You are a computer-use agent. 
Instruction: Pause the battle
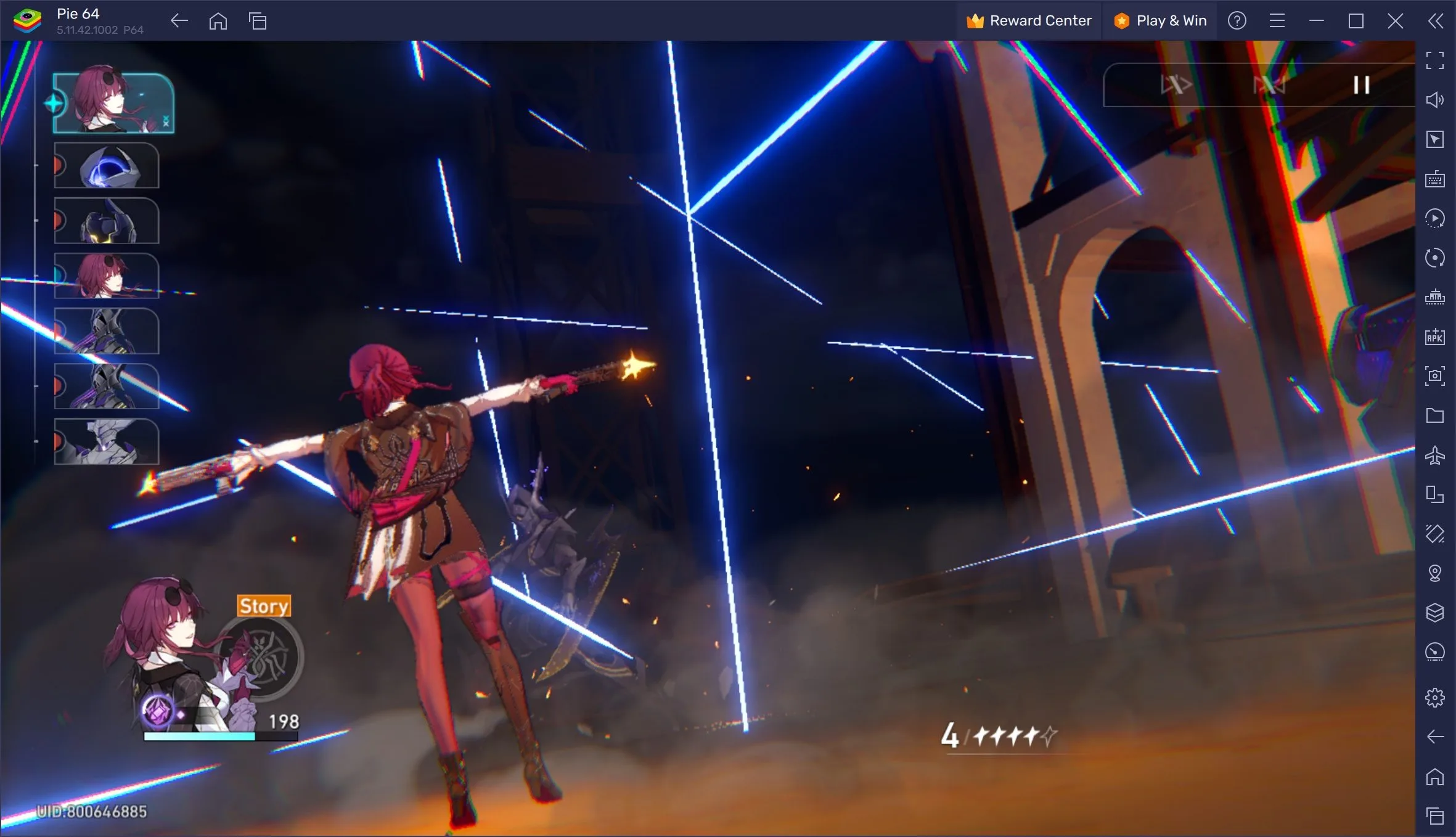1361,85
